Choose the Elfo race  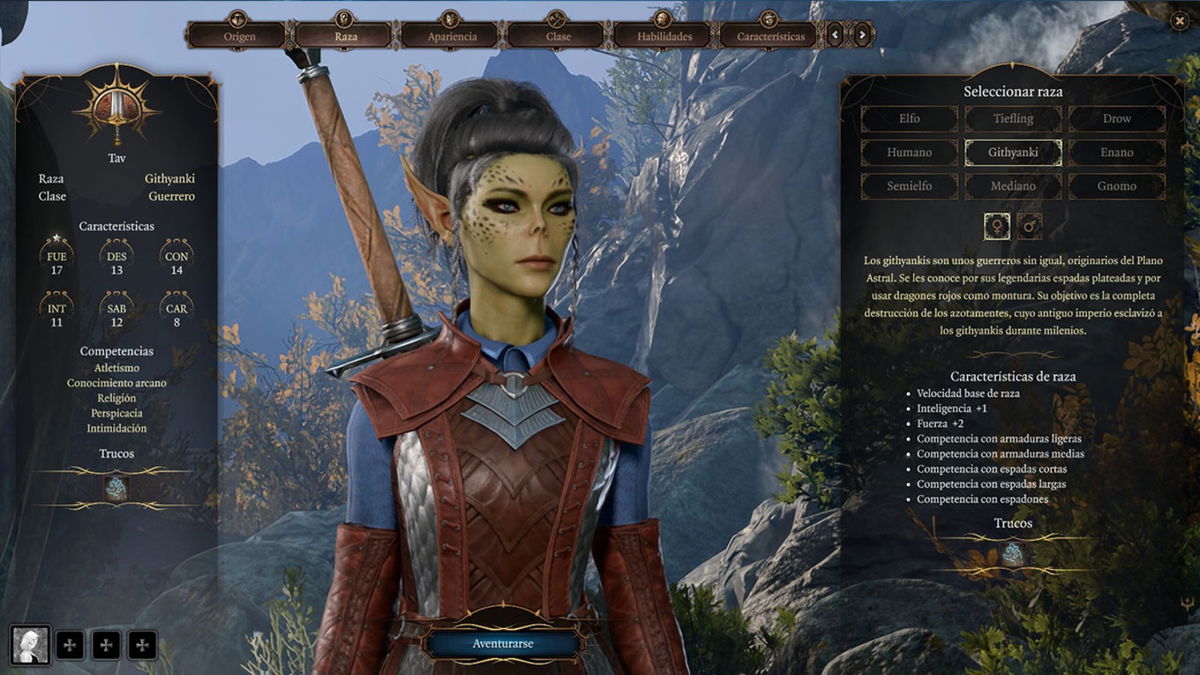point(909,119)
